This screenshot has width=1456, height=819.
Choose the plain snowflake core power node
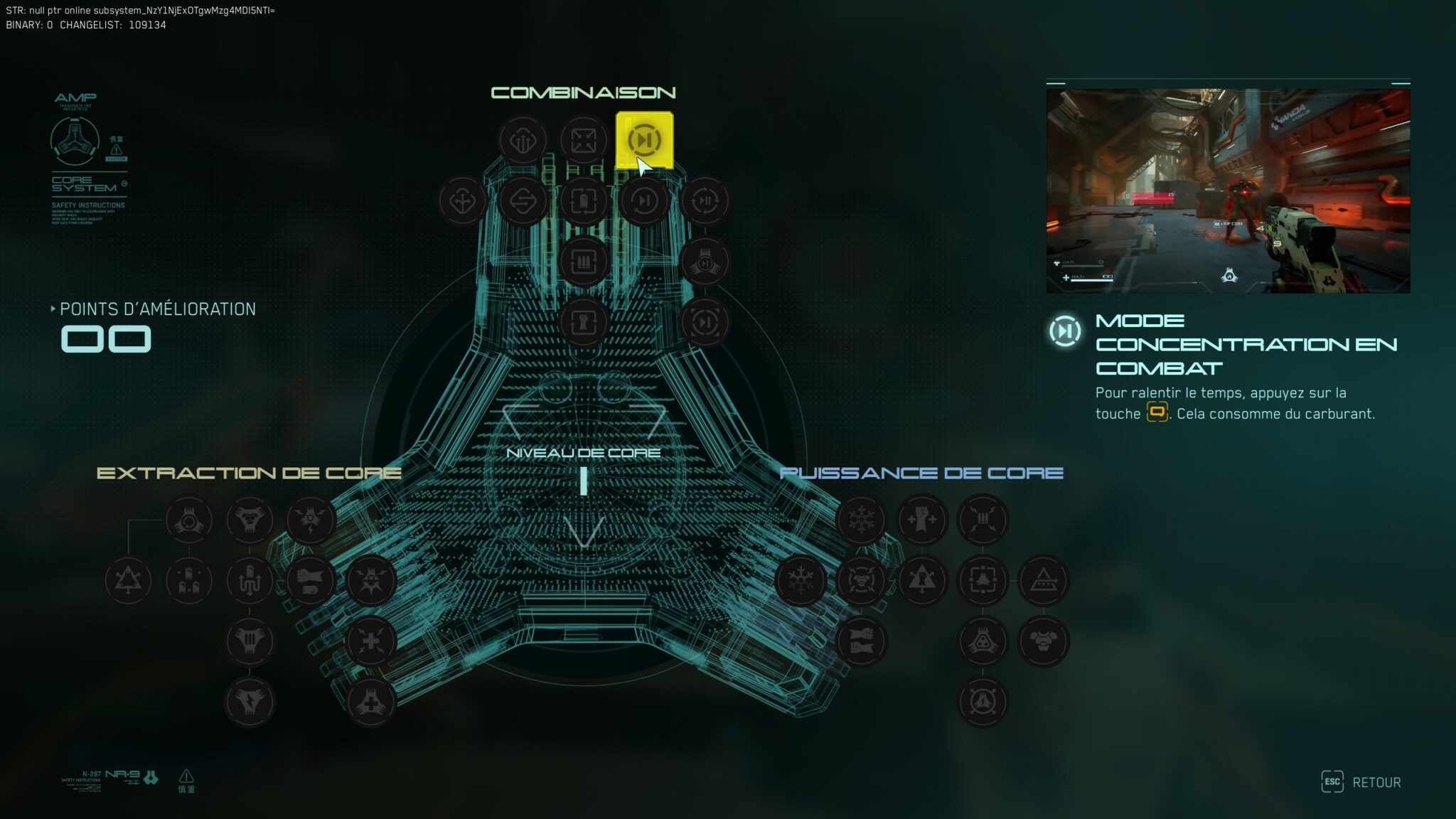pos(861,520)
